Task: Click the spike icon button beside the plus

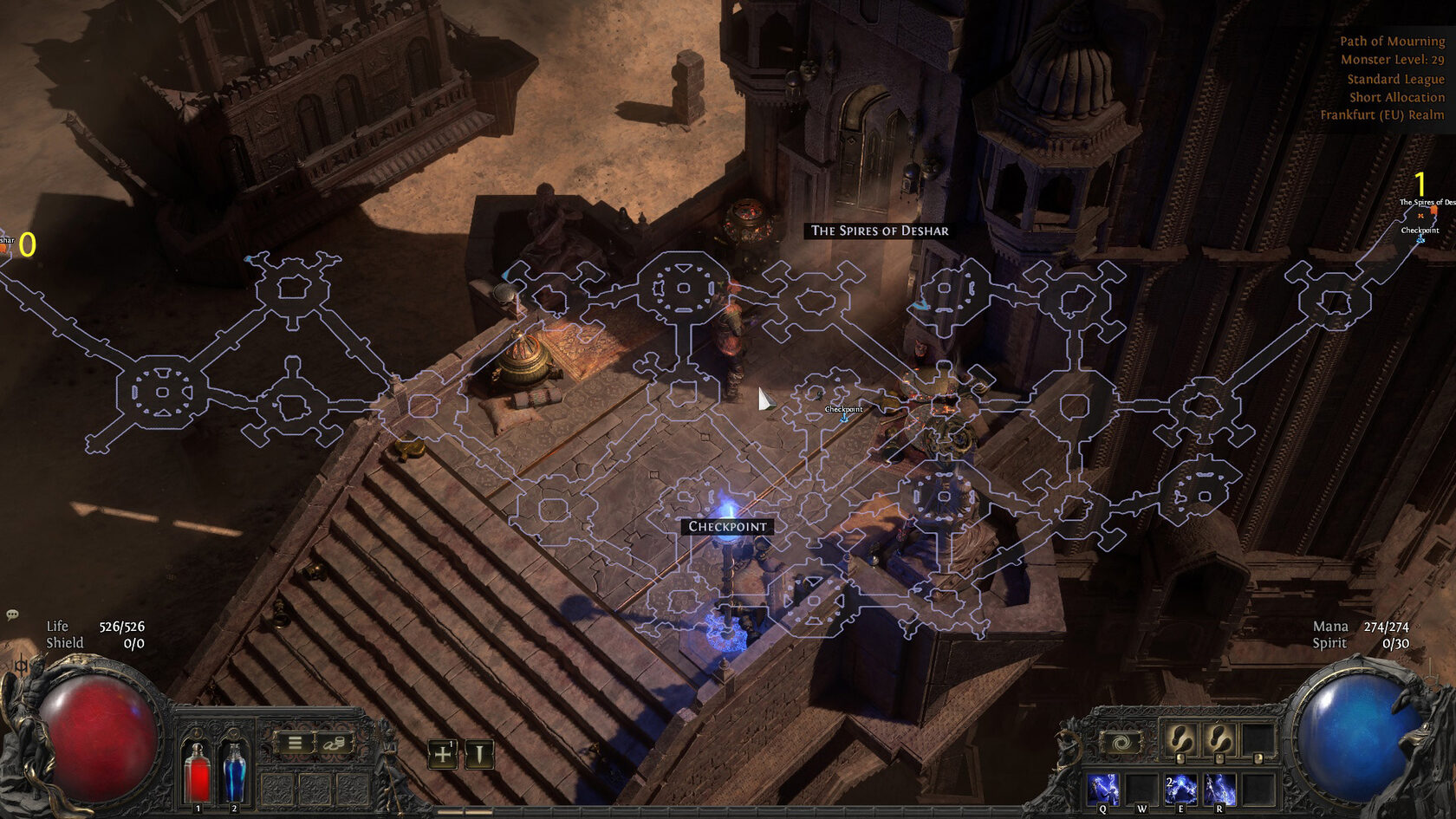Action: 478,754
